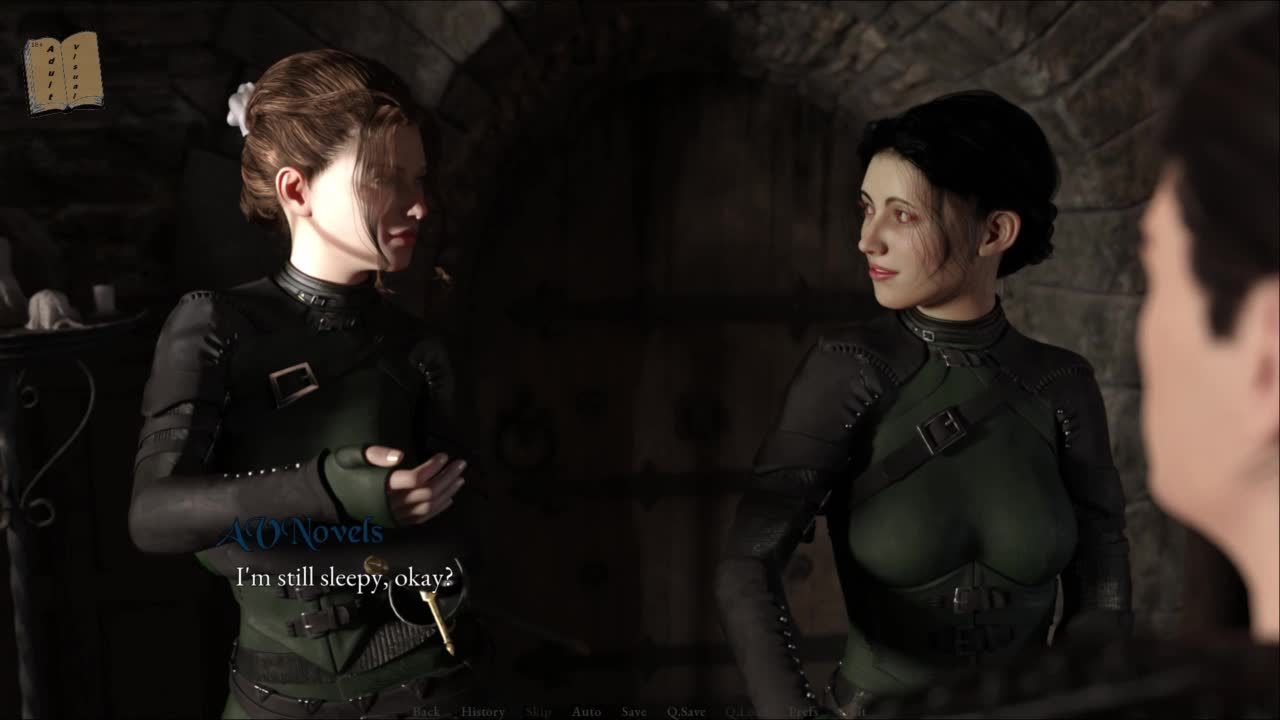The width and height of the screenshot is (1280, 720).
Task: Open Prefs settings
Action: (x=803, y=712)
